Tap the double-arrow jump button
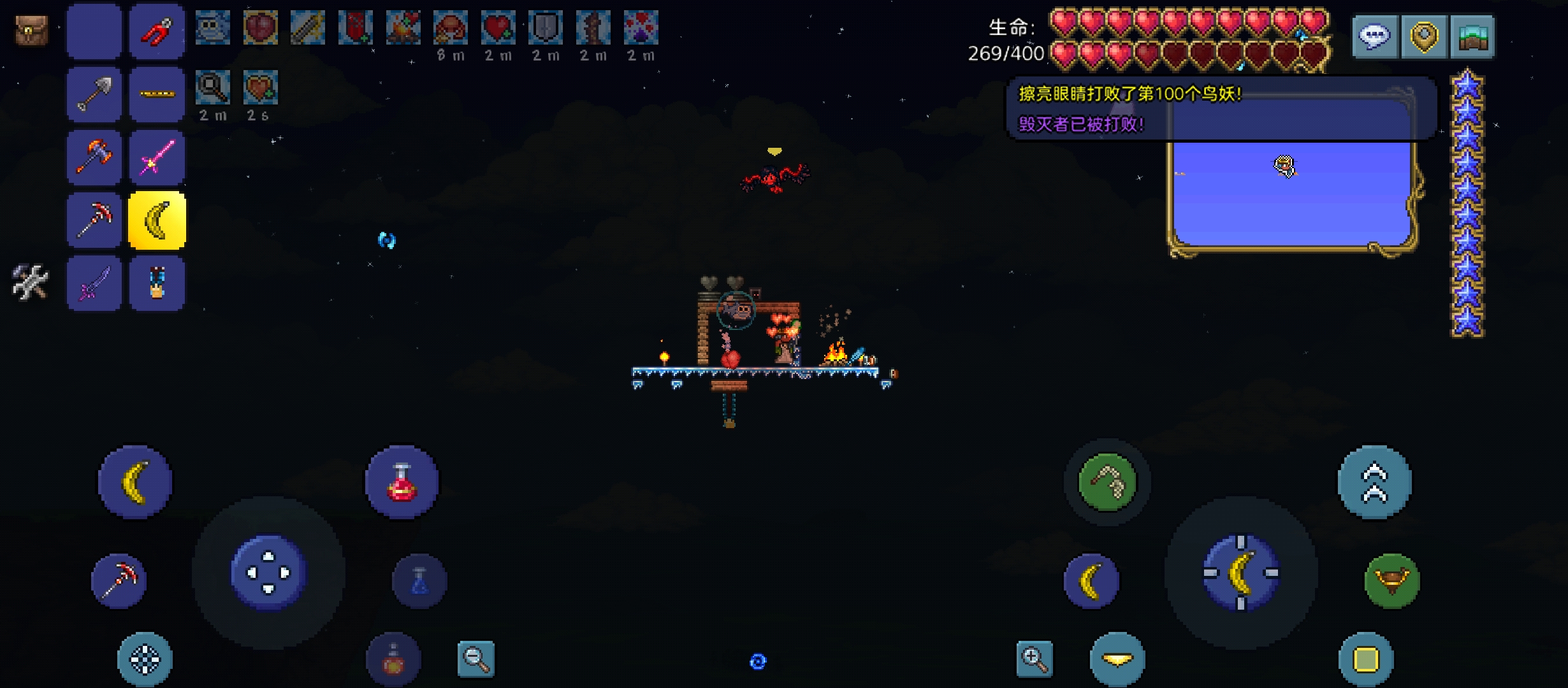Screen dimensions: 1568x688 point(1374,482)
